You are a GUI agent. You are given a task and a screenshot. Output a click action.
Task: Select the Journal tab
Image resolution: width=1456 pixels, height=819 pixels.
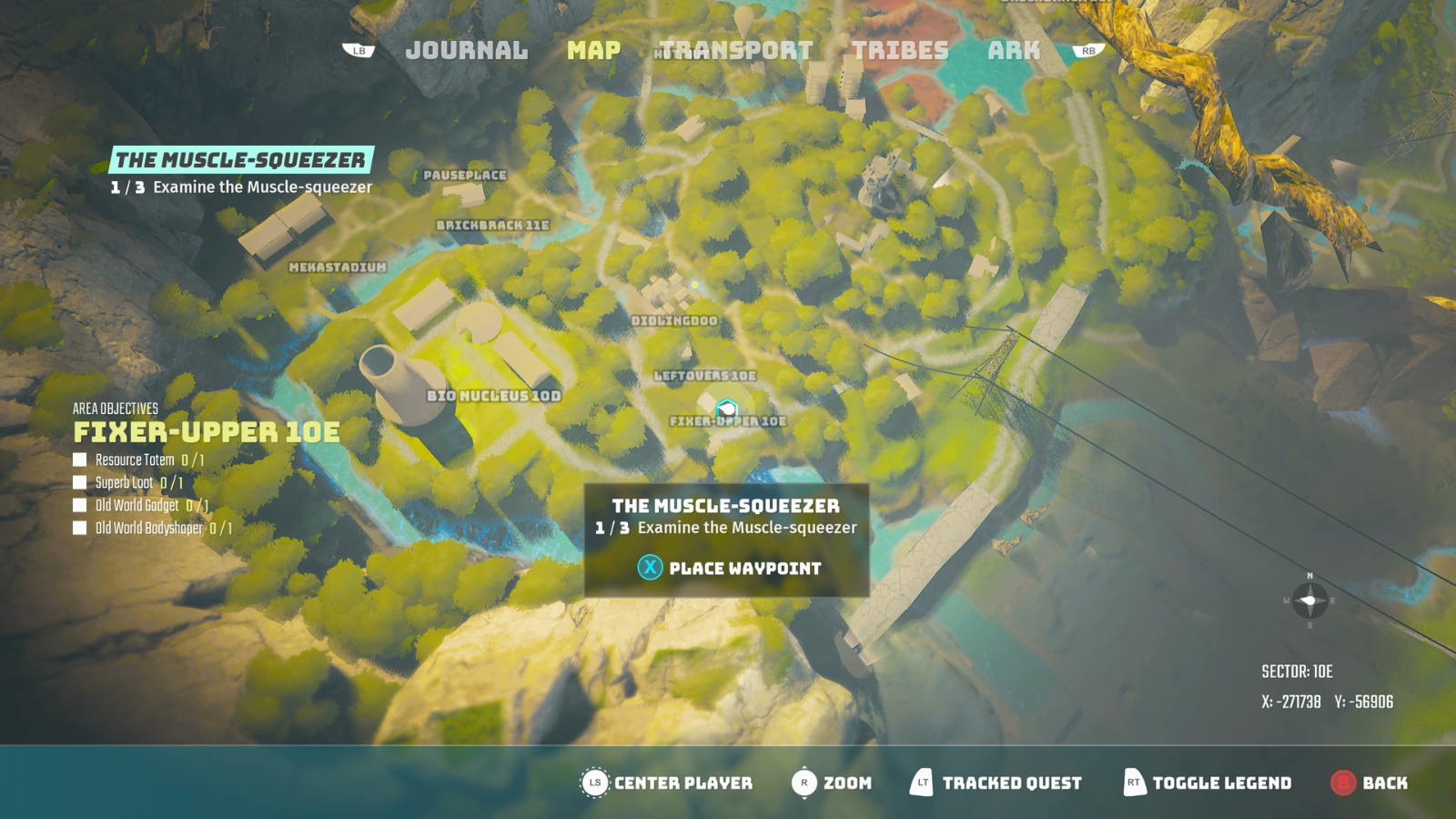(x=469, y=51)
